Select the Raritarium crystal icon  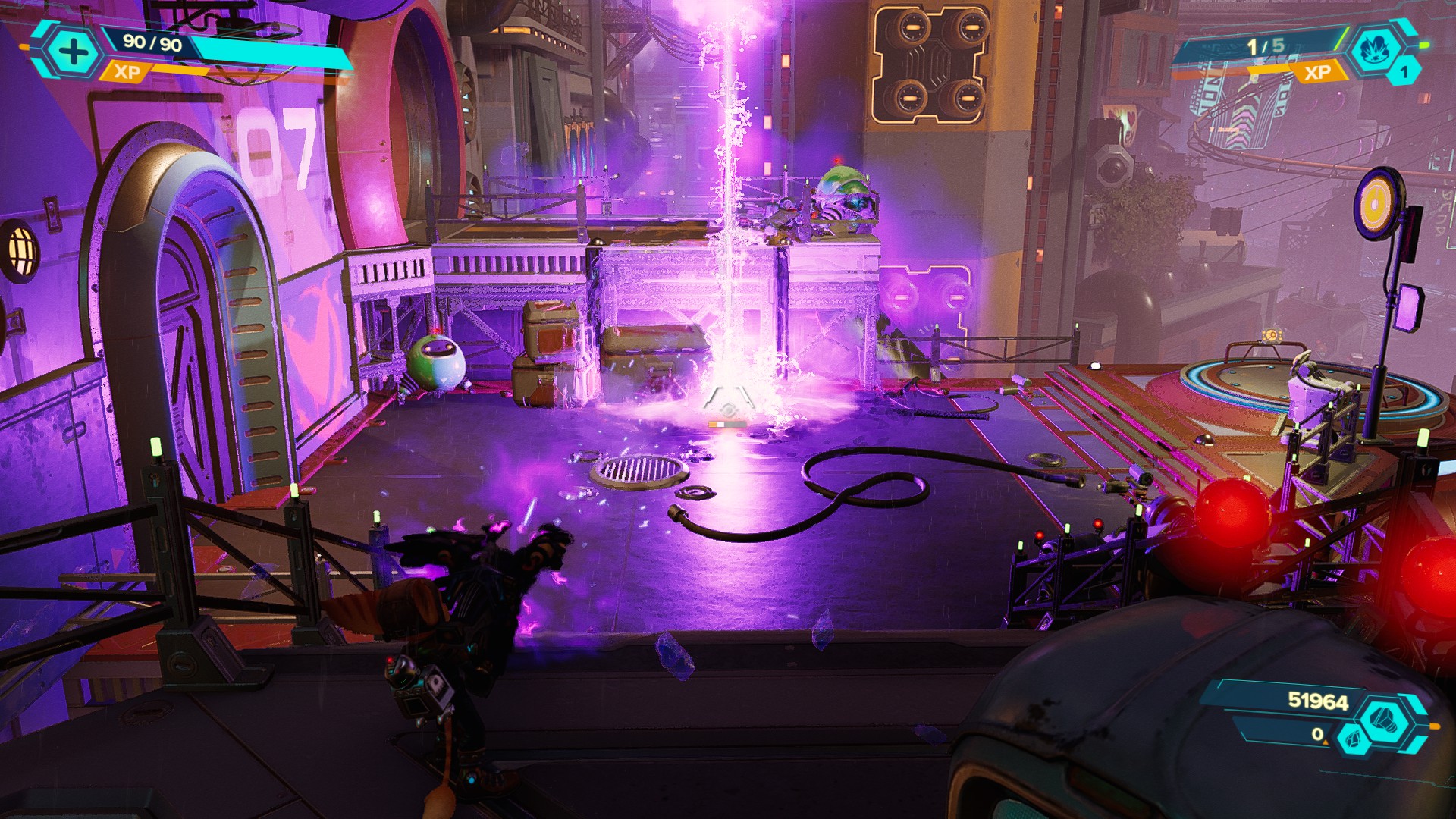click(1352, 739)
